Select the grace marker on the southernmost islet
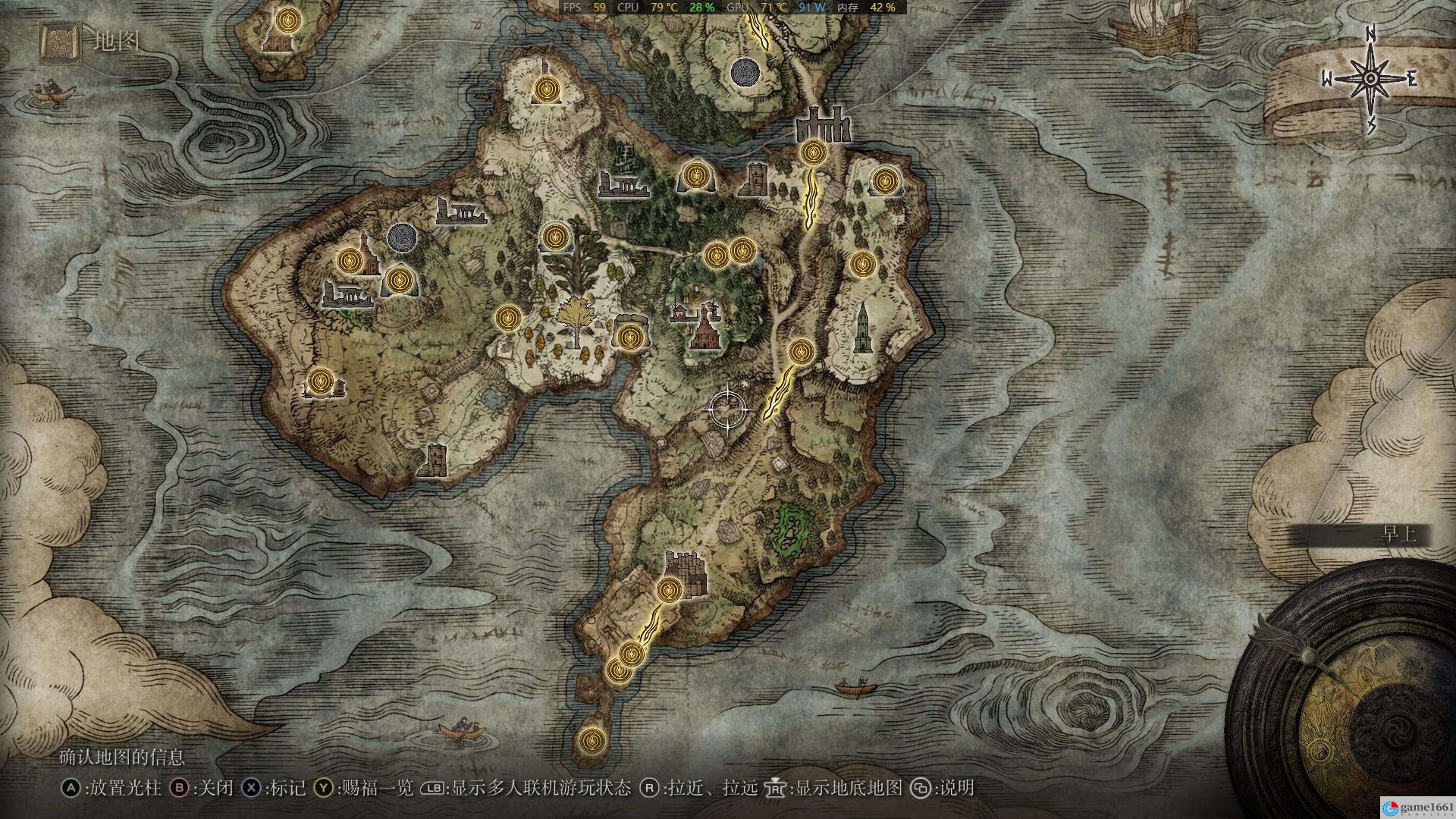Viewport: 1456px width, 819px height. click(x=591, y=739)
